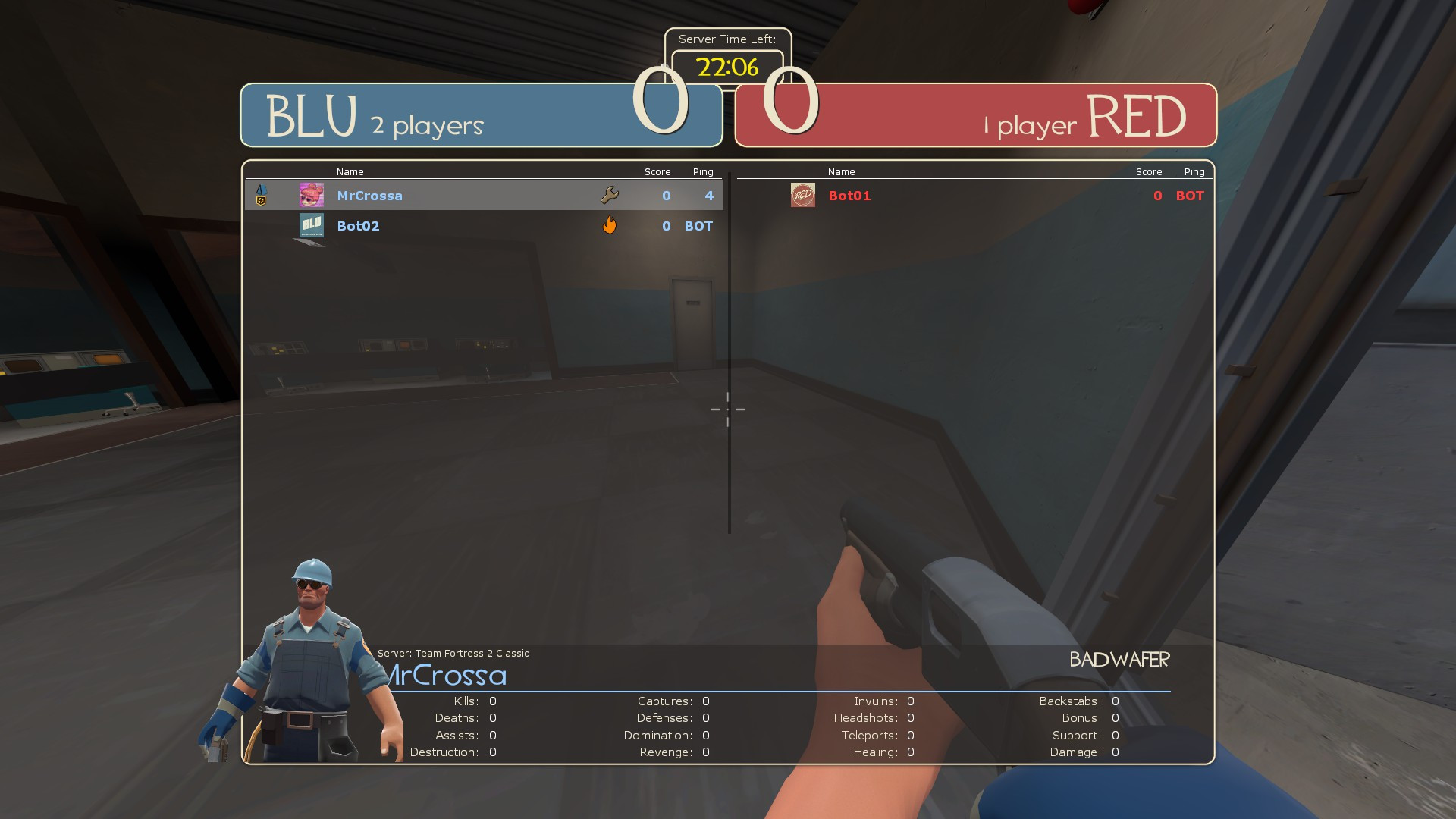The height and width of the screenshot is (819, 1456).
Task: Click the domination shield emblem under the medal
Action: click(261, 202)
